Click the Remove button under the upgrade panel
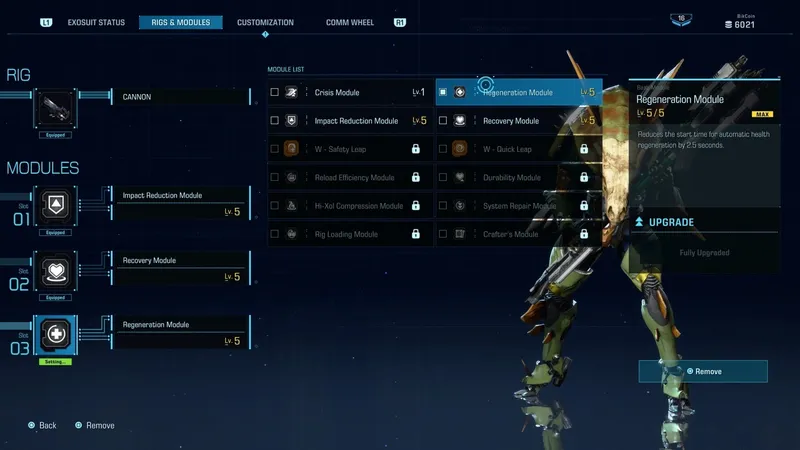This screenshot has width=800, height=450. coord(703,371)
